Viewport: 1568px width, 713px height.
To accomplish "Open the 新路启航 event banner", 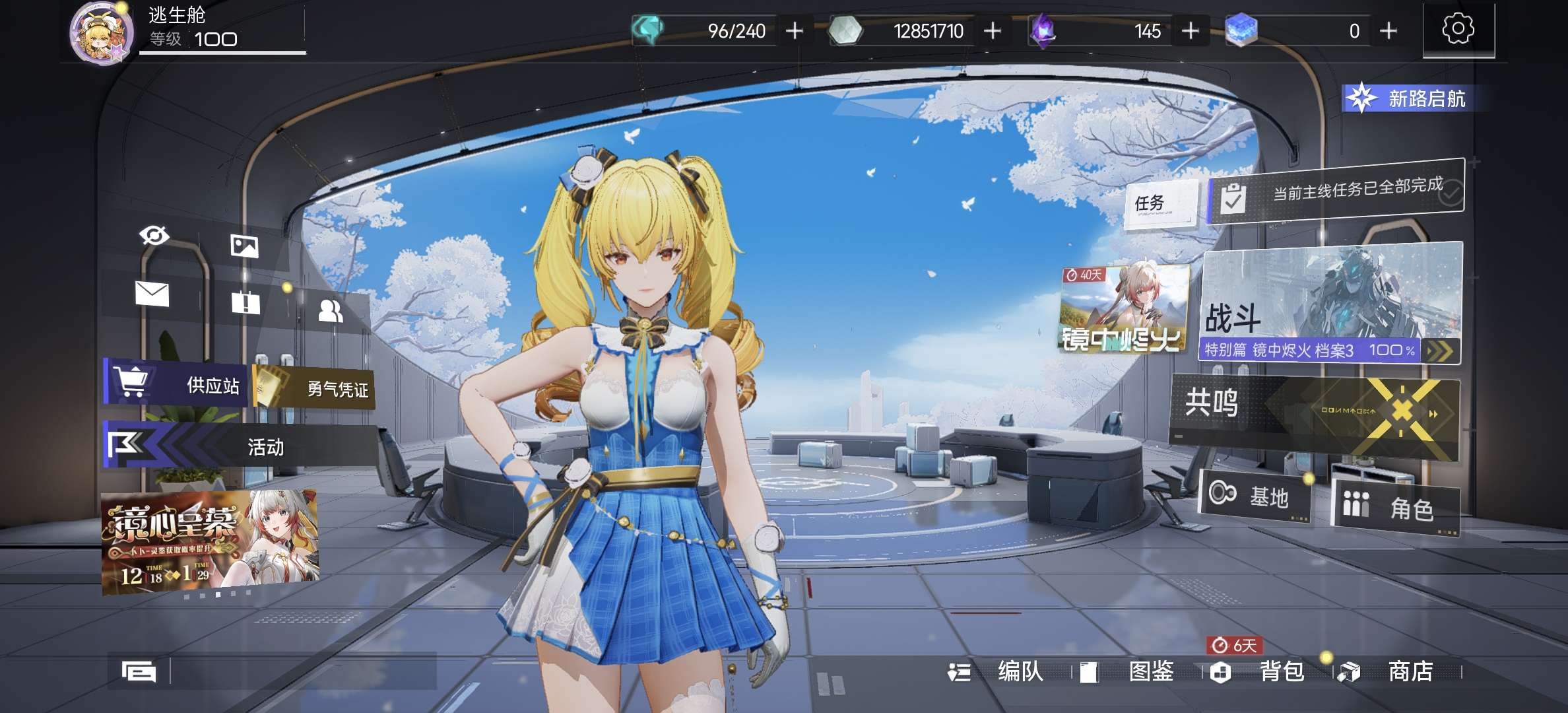I will (1411, 99).
